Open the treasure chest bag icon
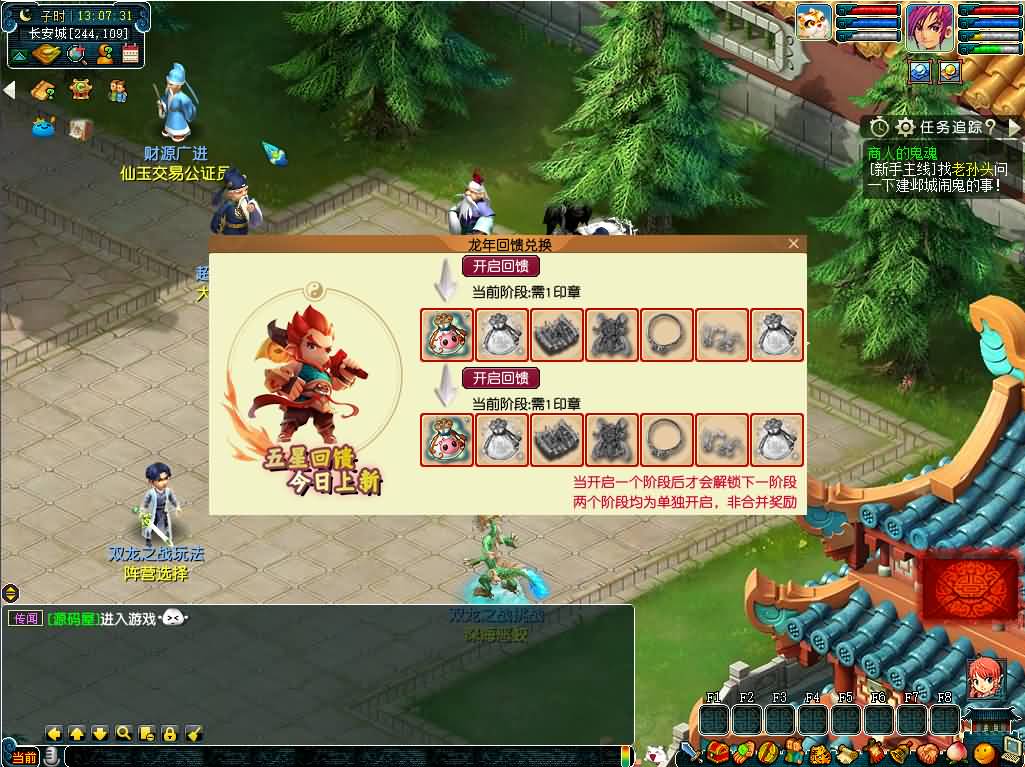Viewport: 1025px width, 767px height. 715,752
